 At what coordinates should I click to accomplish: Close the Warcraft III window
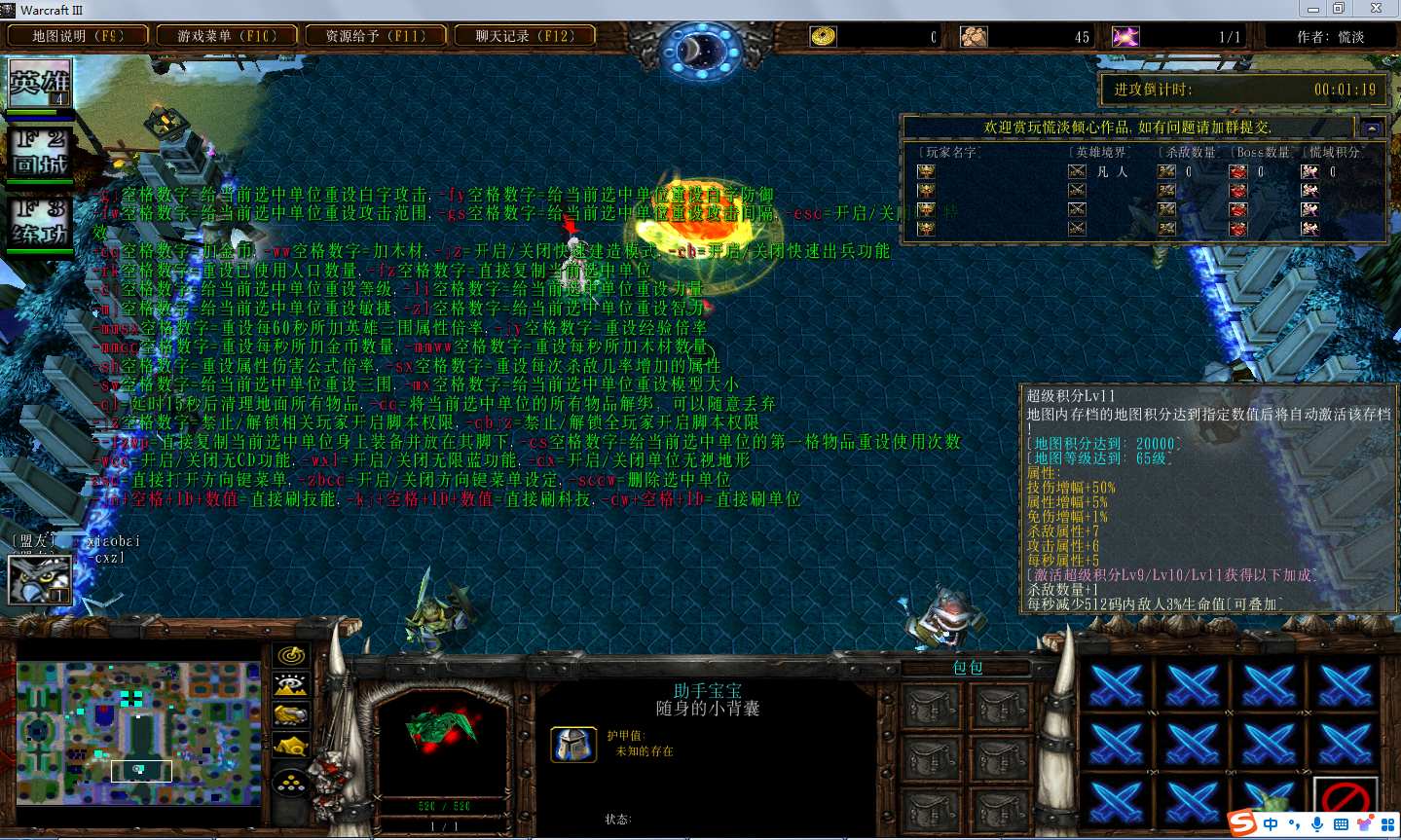click(1376, 9)
